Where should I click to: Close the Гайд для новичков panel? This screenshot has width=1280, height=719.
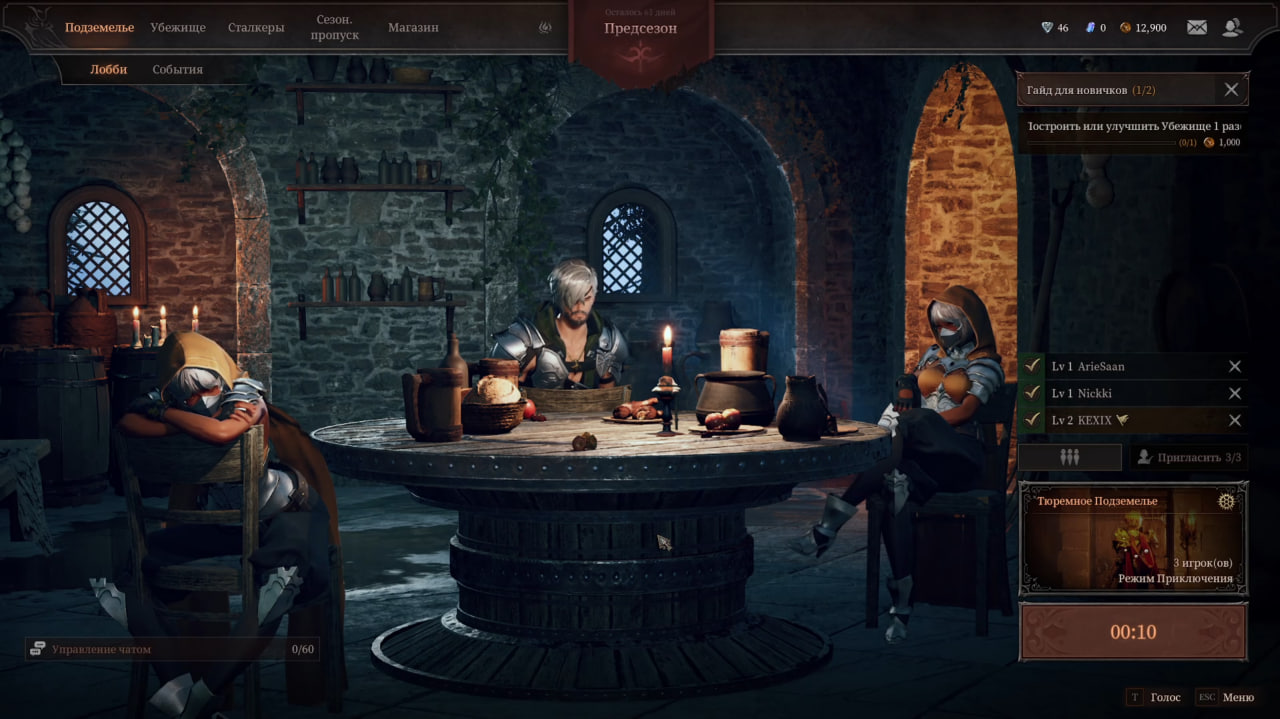[x=1231, y=90]
